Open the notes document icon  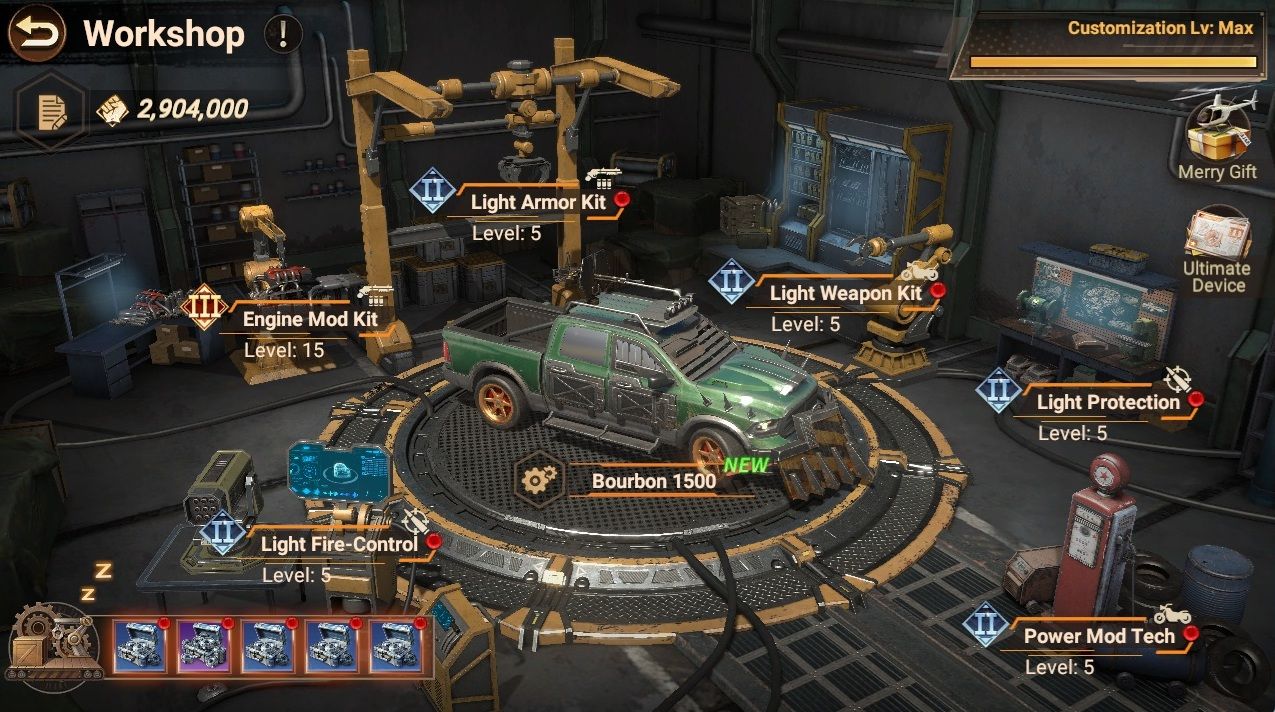pos(51,111)
